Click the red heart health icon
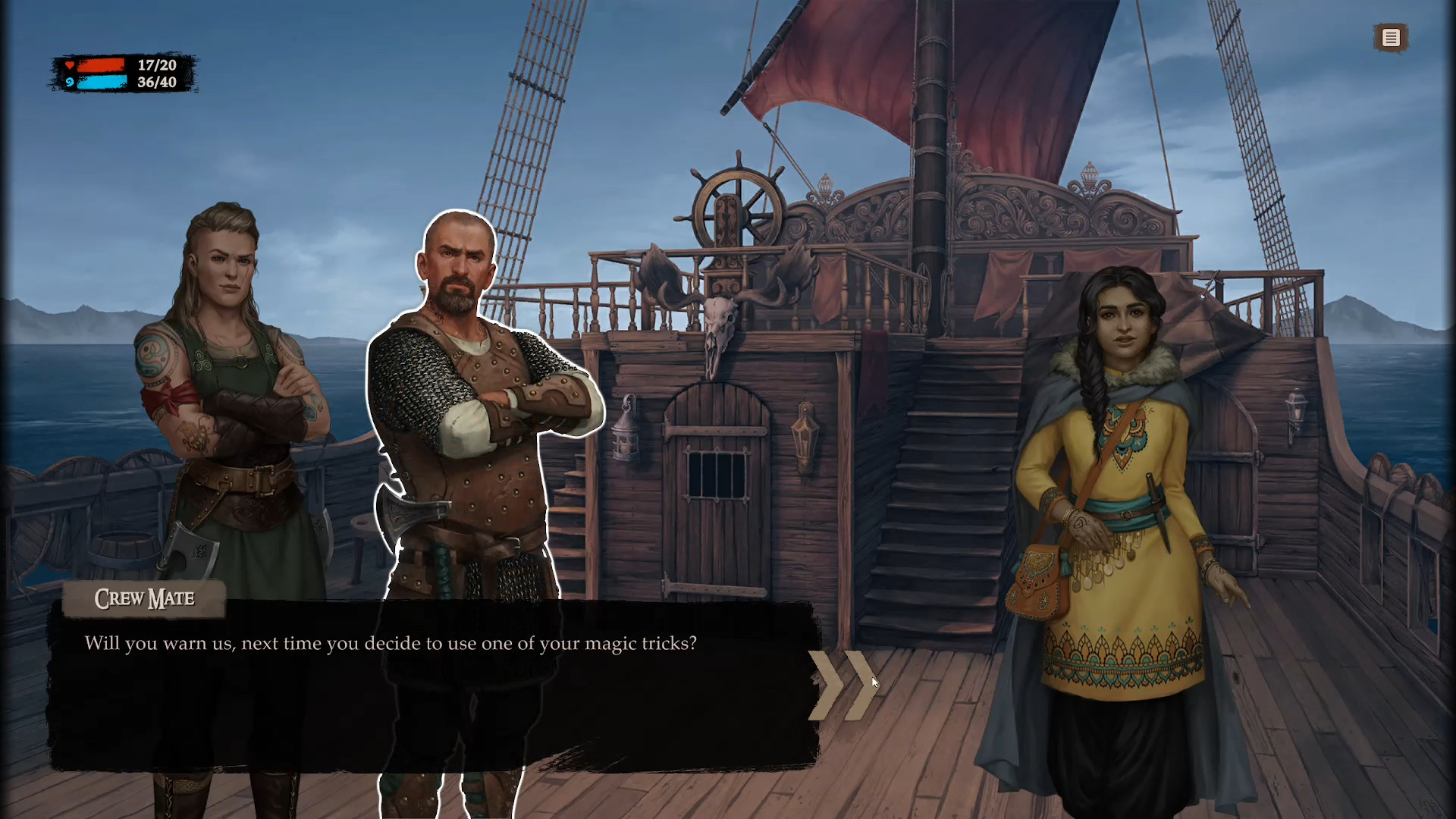Image resolution: width=1456 pixels, height=819 pixels. click(70, 65)
